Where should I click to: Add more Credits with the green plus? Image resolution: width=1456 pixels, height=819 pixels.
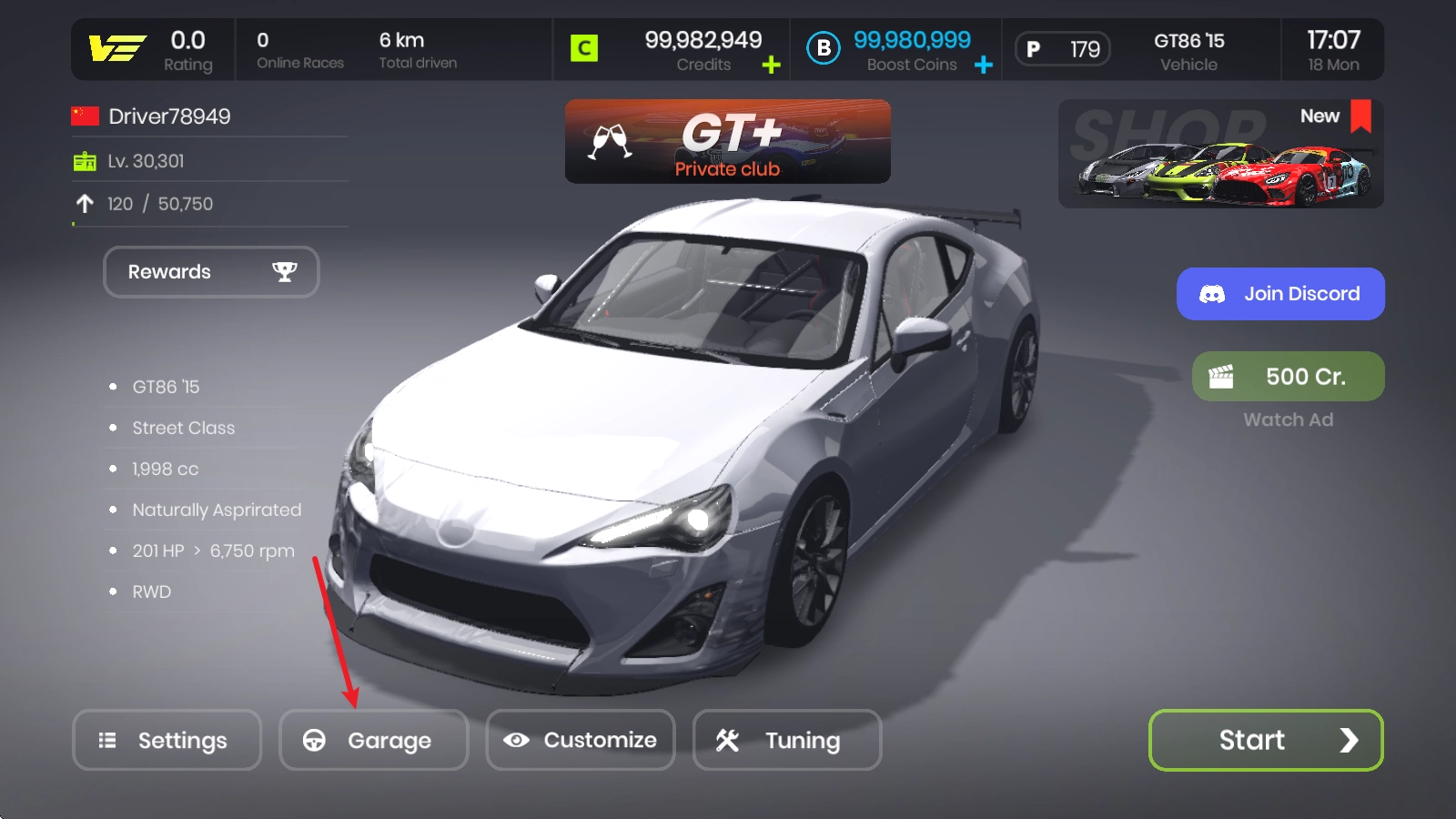pos(771,65)
